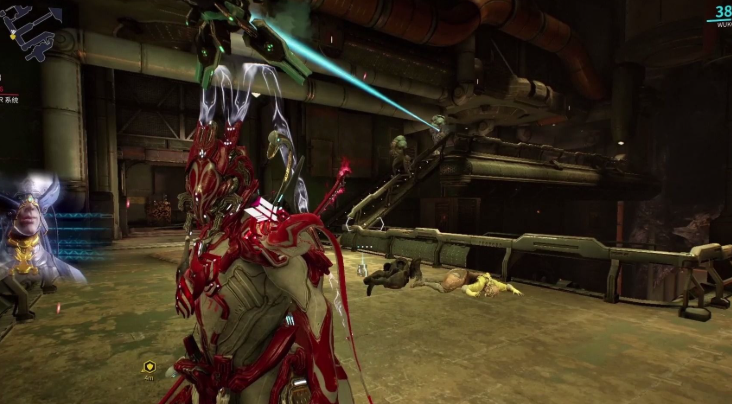732x404 pixels.
Task: Click the Lotus transmission portrait
Action: pos(27,232)
